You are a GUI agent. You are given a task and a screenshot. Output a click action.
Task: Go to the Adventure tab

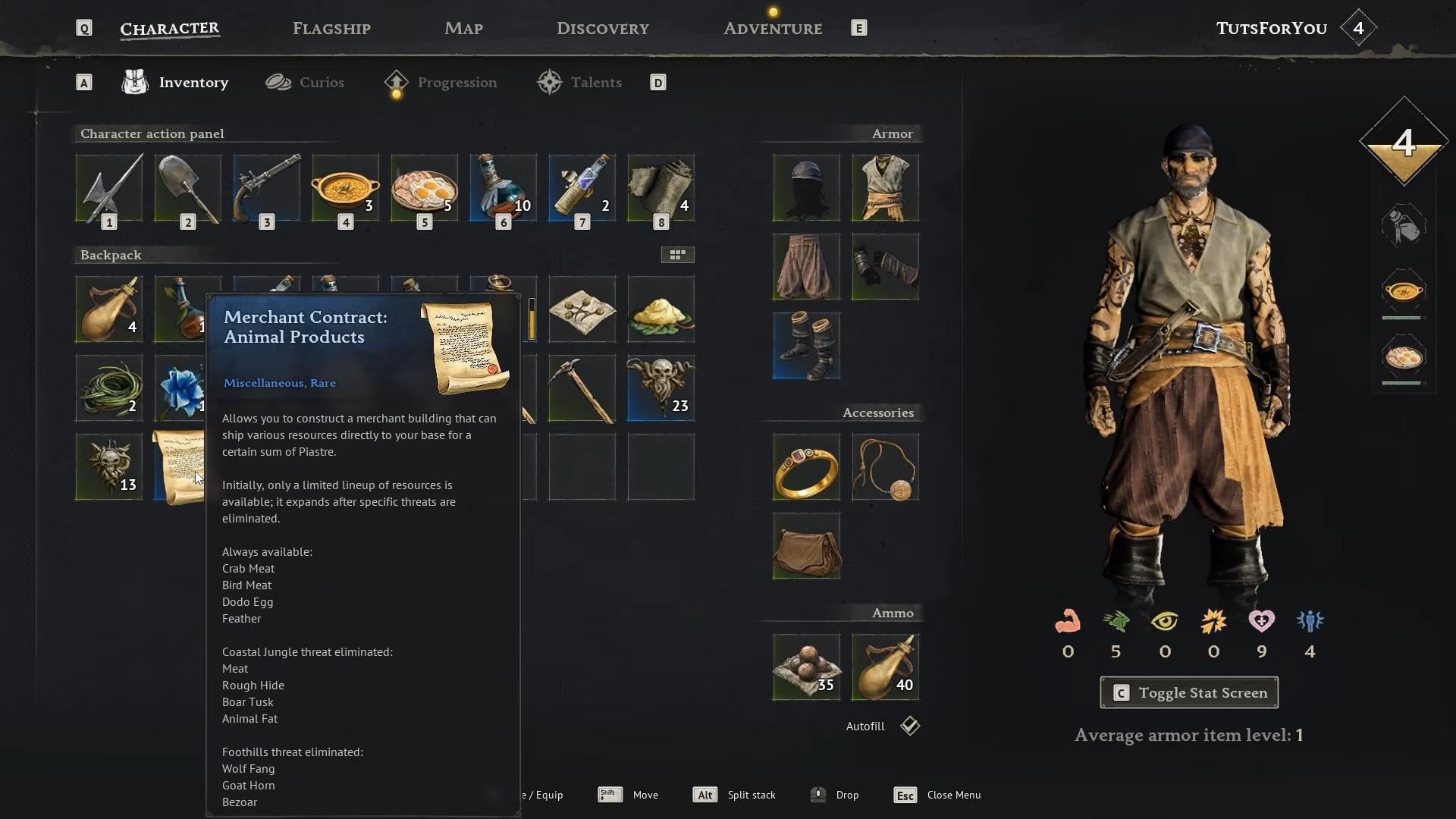coord(773,29)
